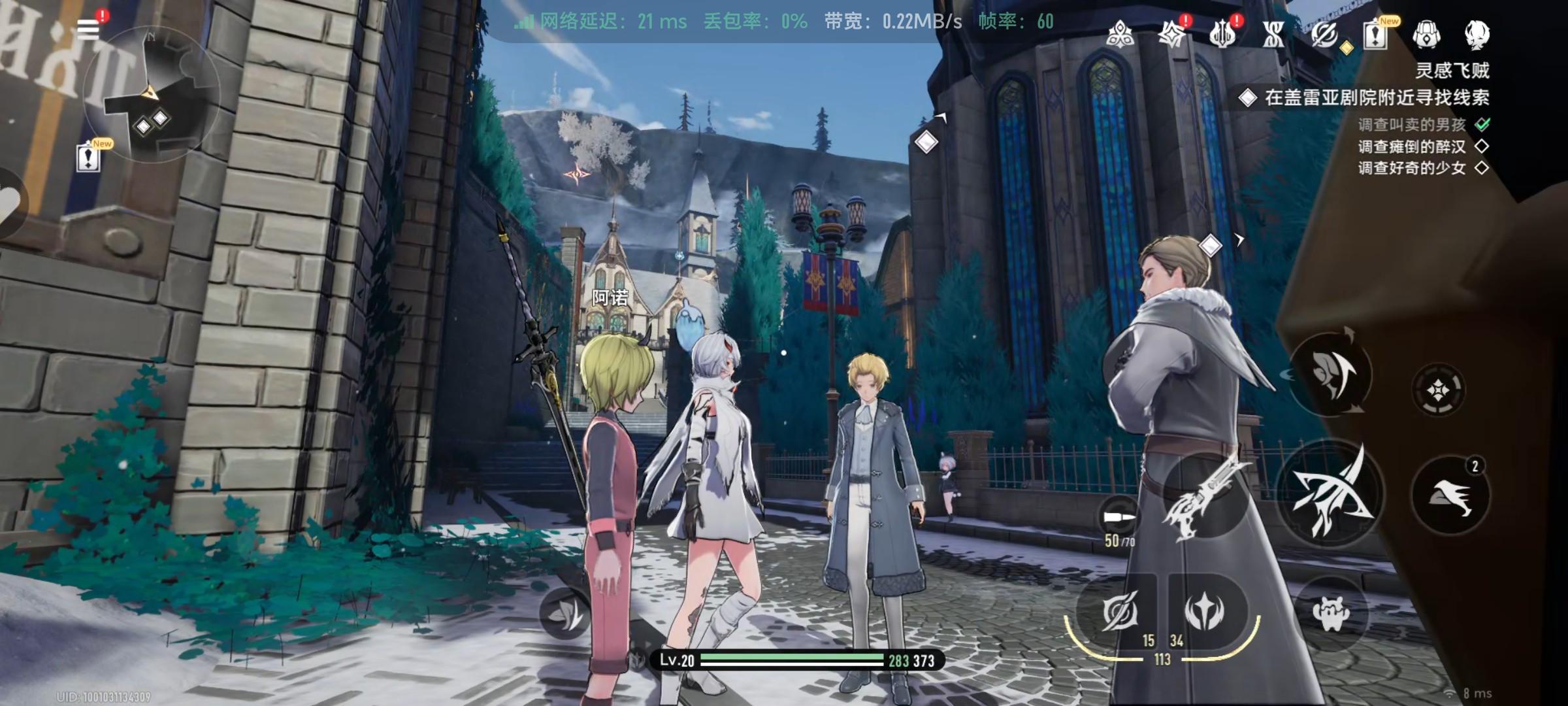
Task: Activate the spinning slash skill with arrows
Action: [1331, 374]
